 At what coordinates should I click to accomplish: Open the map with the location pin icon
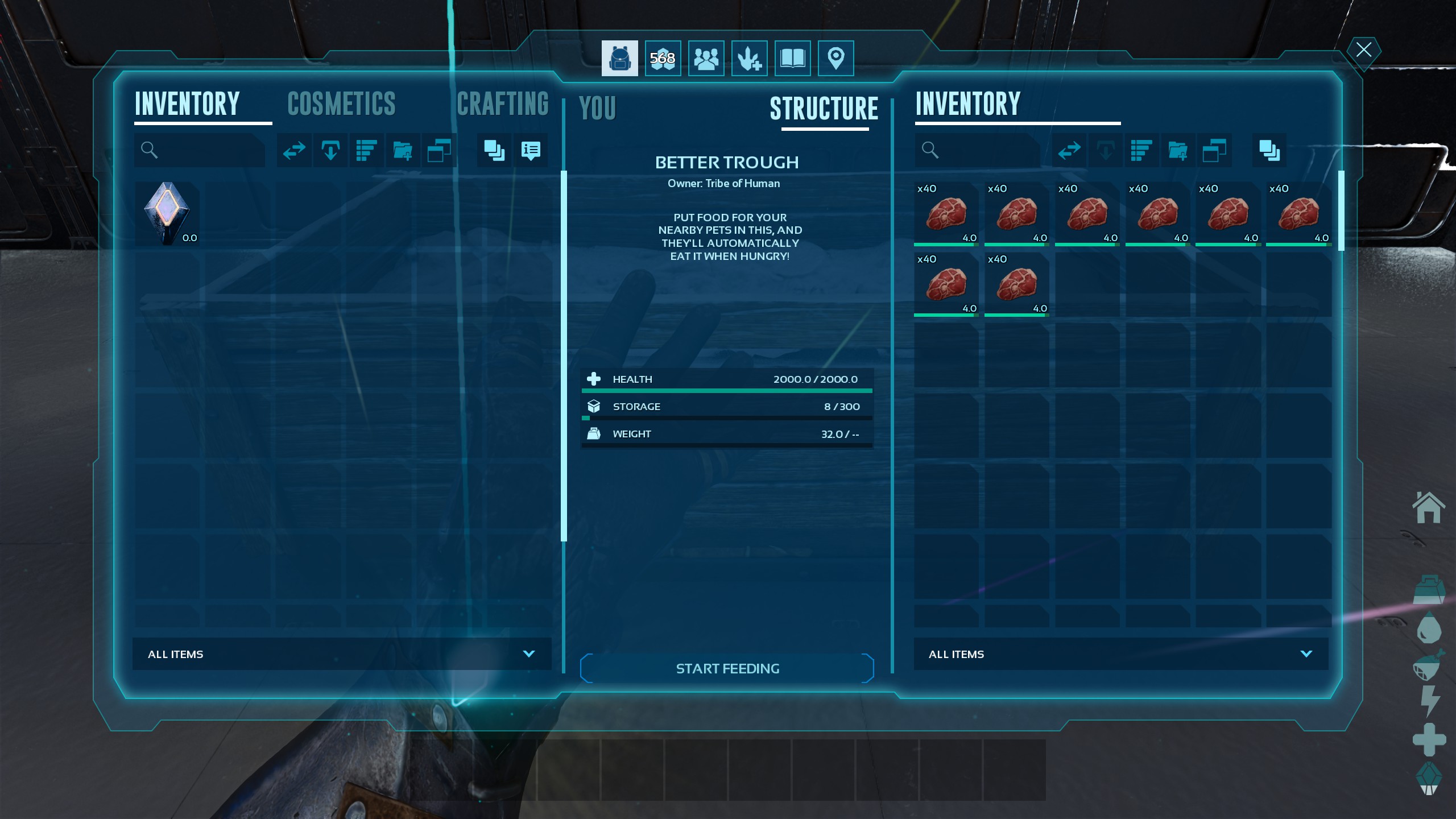pos(835,57)
